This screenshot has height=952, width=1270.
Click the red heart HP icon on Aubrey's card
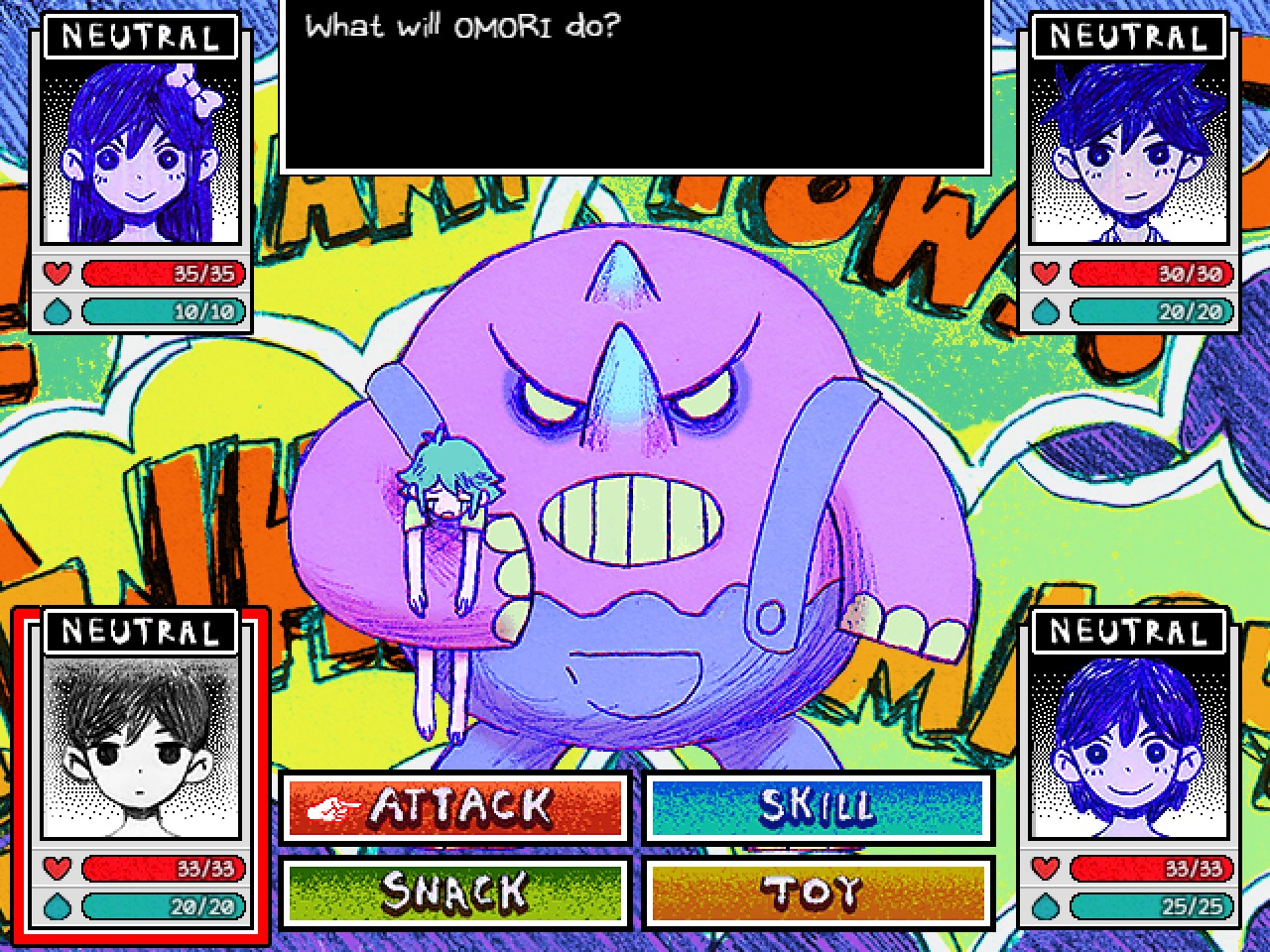[x=57, y=275]
